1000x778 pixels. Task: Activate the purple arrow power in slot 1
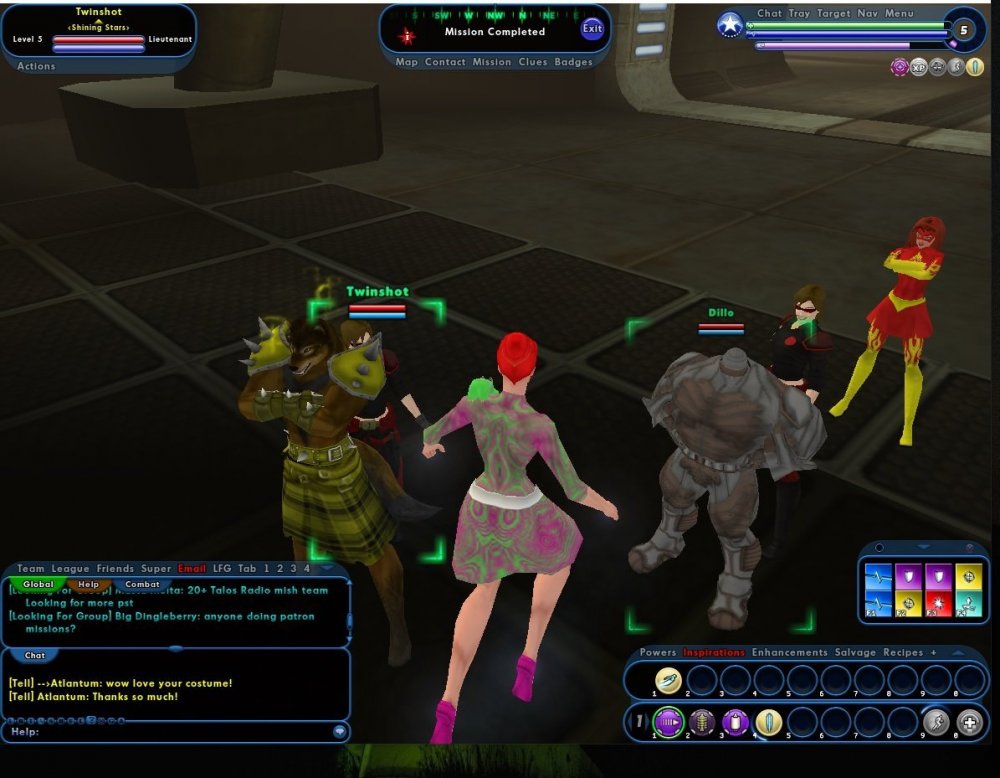pyautogui.click(x=667, y=721)
